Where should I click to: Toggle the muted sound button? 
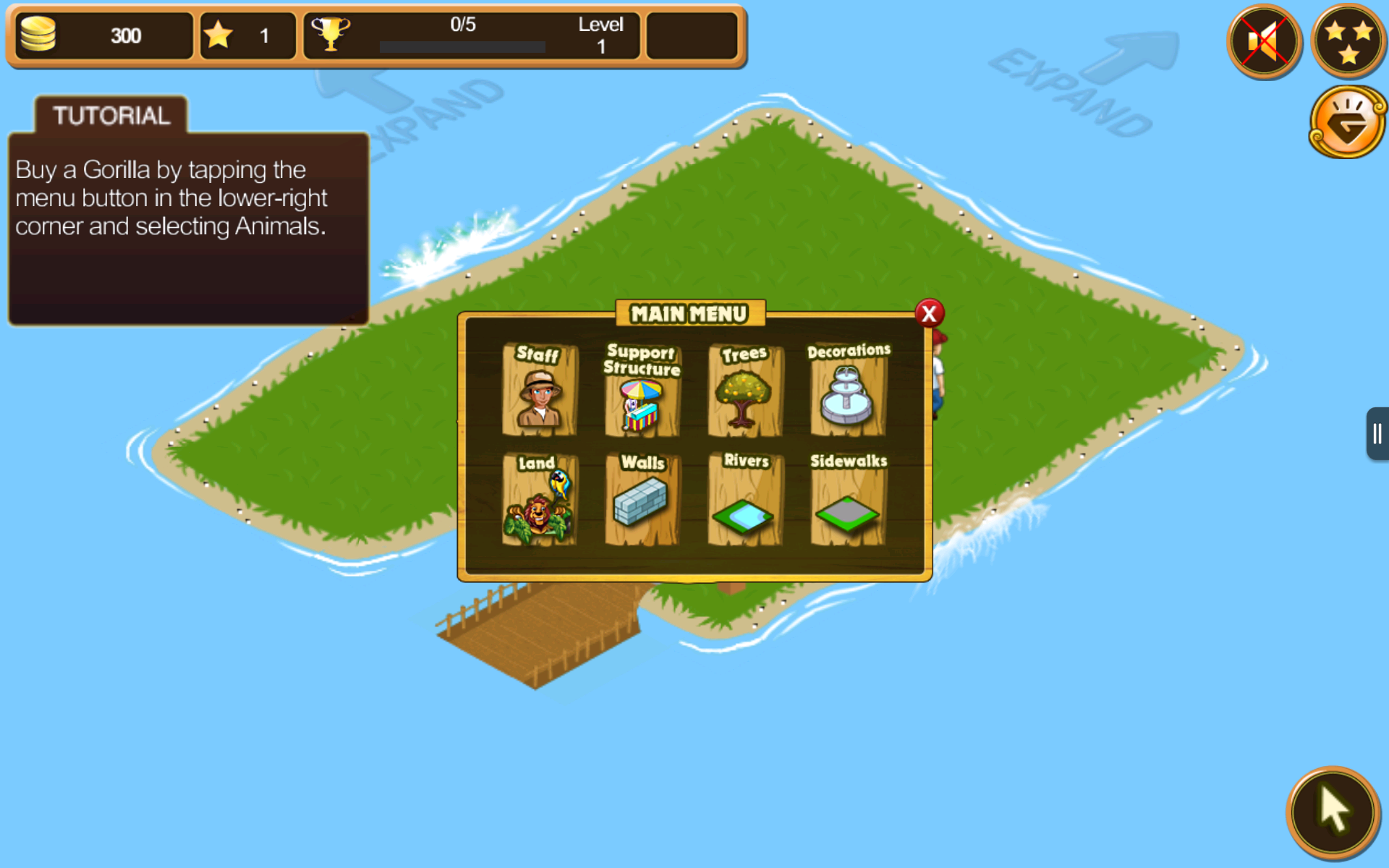[x=1264, y=41]
